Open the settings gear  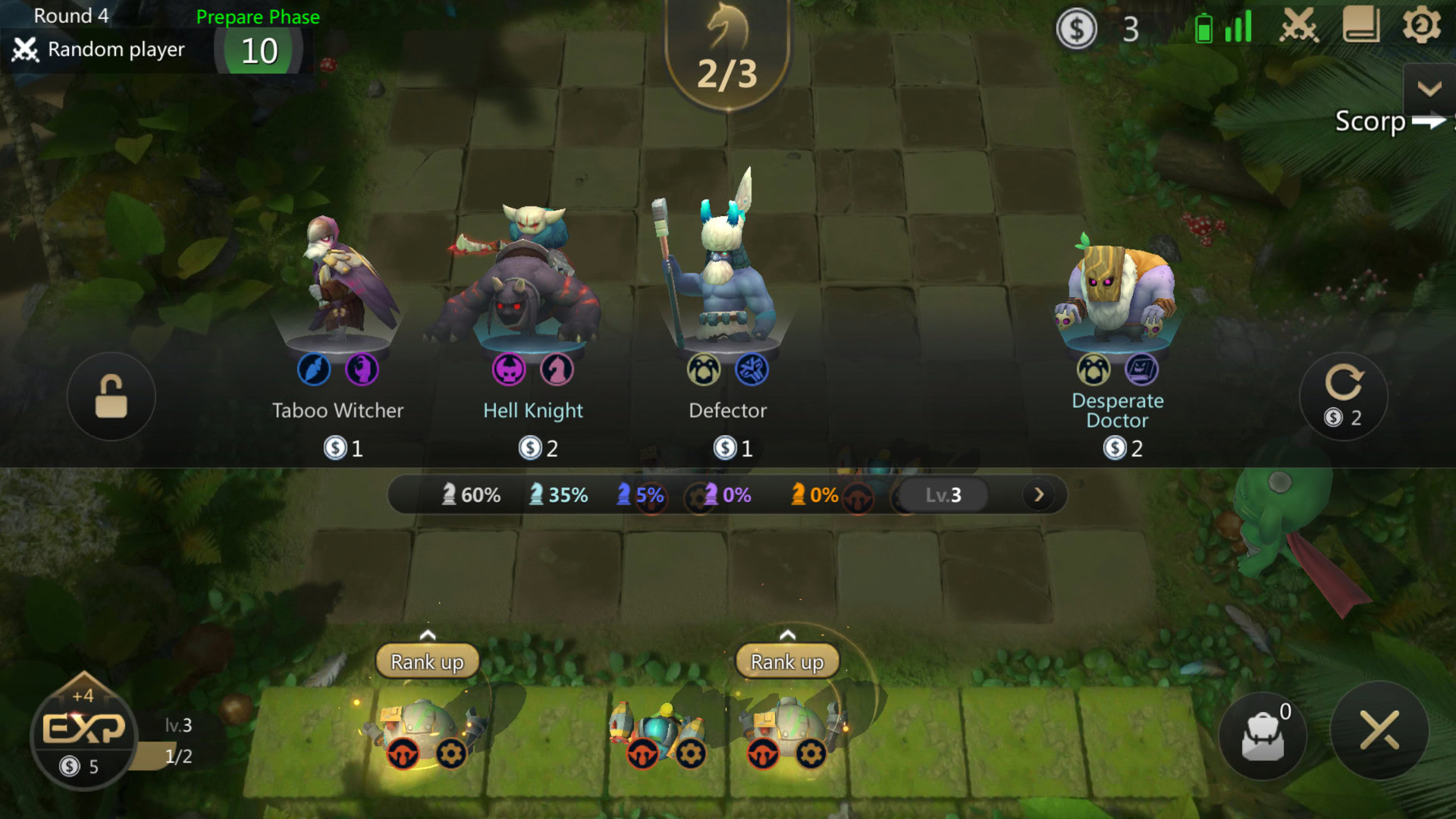1421,26
